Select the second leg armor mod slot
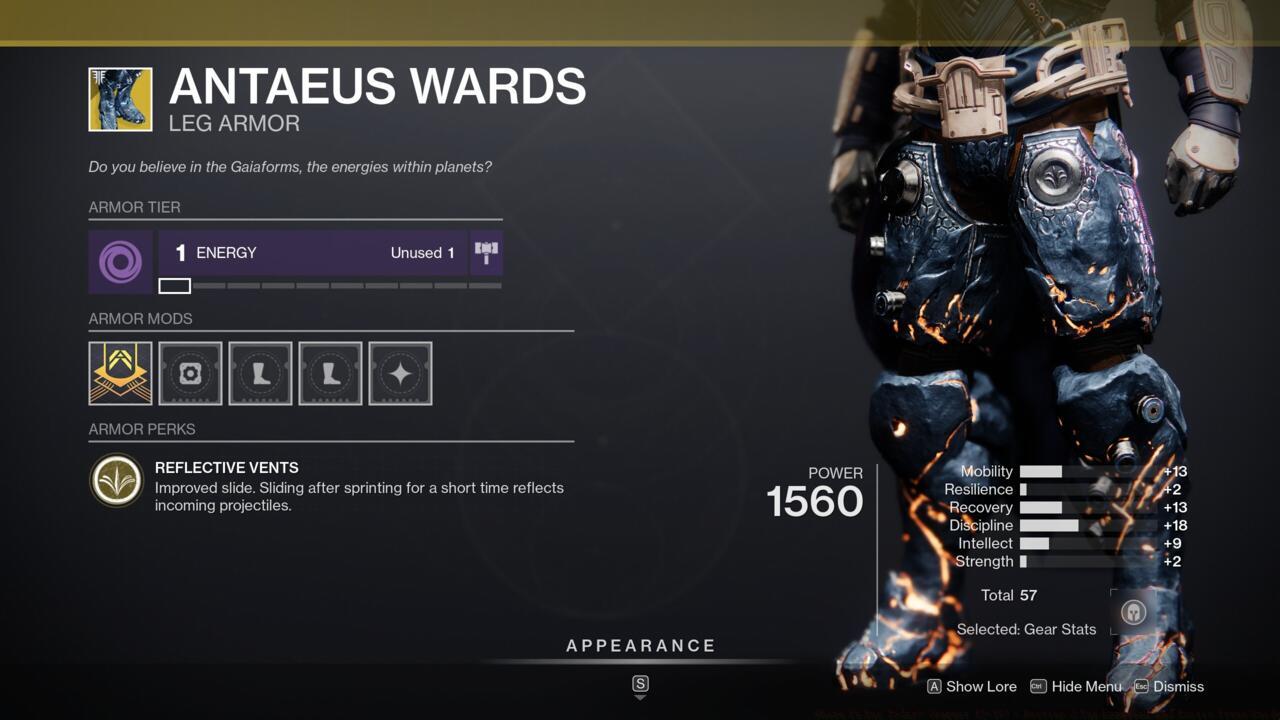This screenshot has height=720, width=1280. 330,373
